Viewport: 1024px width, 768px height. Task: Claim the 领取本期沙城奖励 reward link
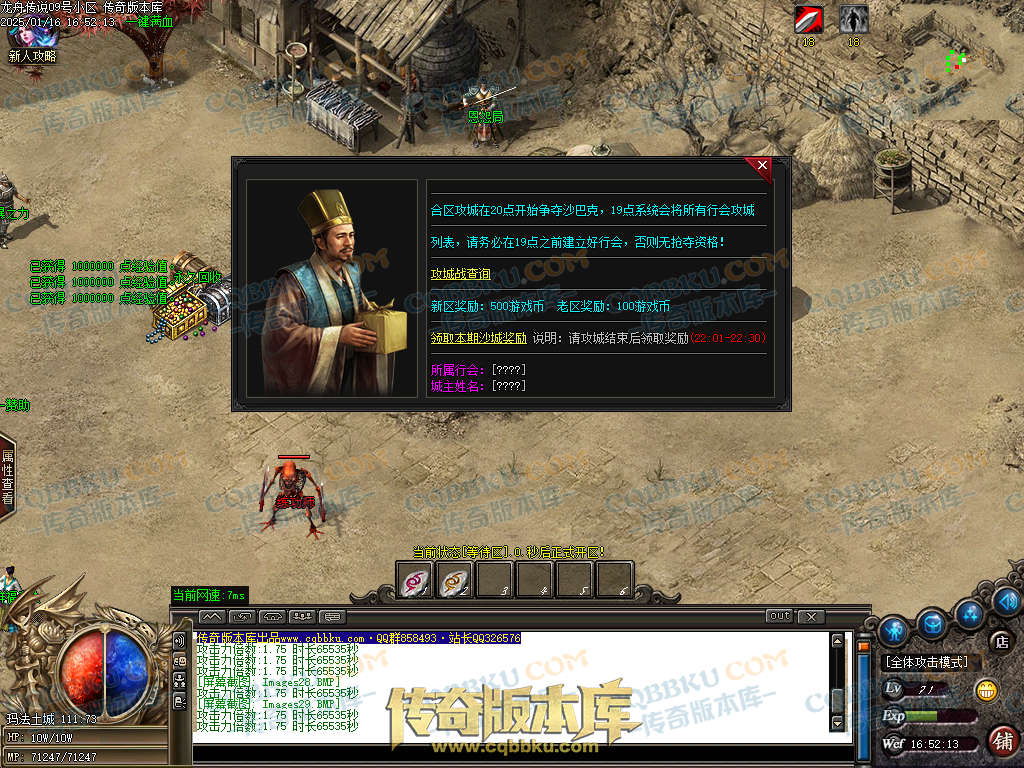point(478,338)
